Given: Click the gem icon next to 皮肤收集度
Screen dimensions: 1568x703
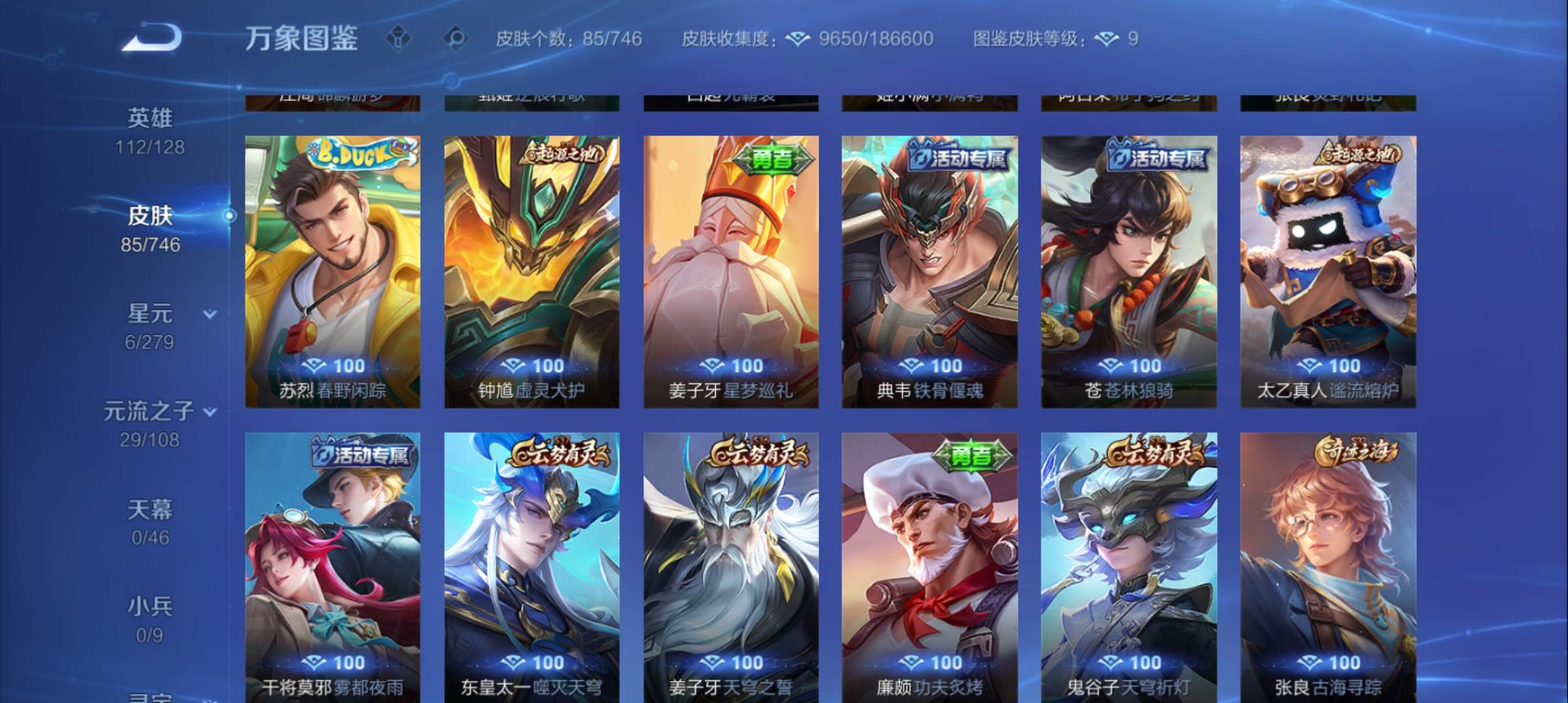Looking at the screenshot, I should click(796, 39).
